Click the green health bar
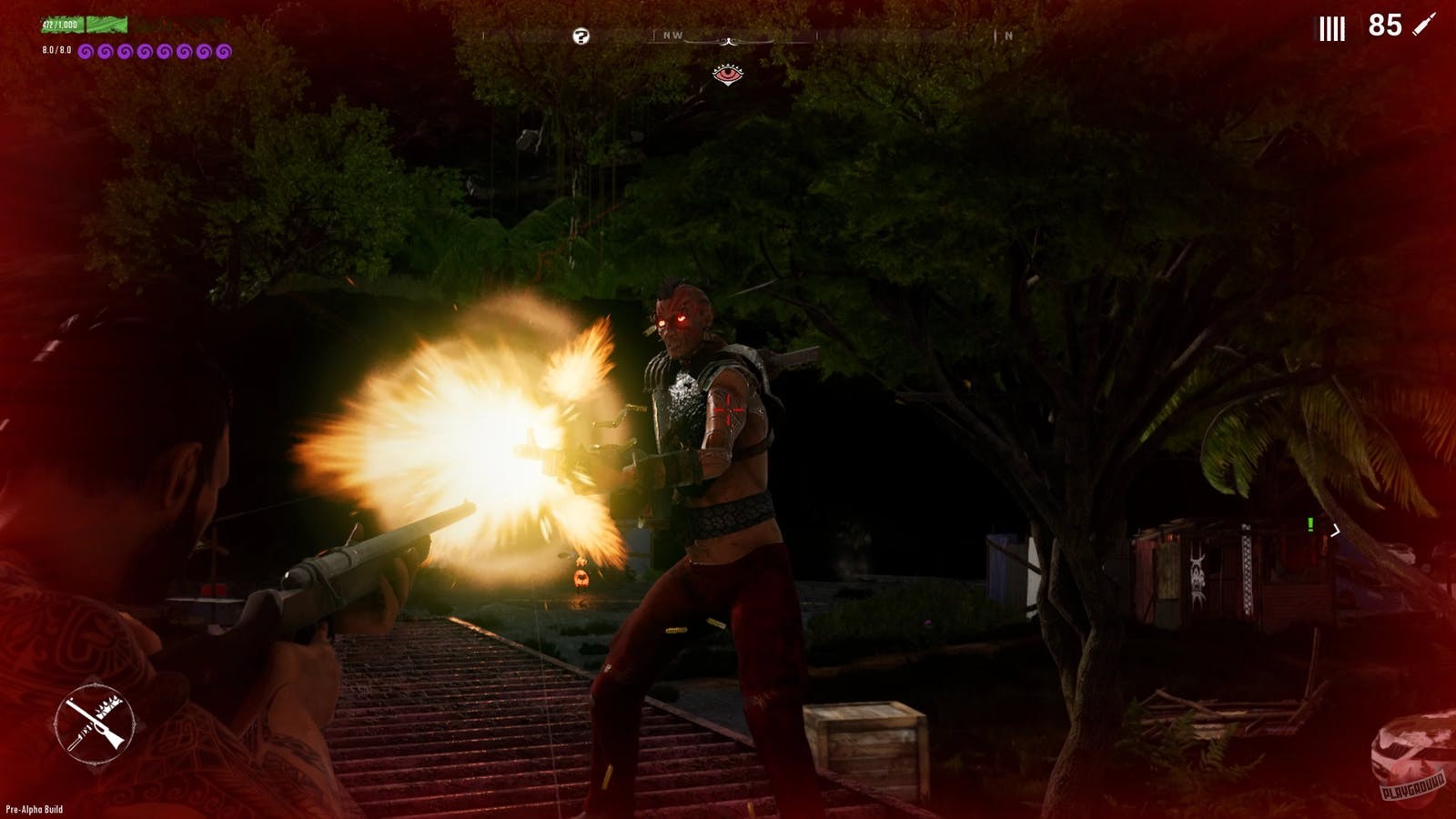Image resolution: width=1456 pixels, height=819 pixels. pyautogui.click(x=105, y=25)
